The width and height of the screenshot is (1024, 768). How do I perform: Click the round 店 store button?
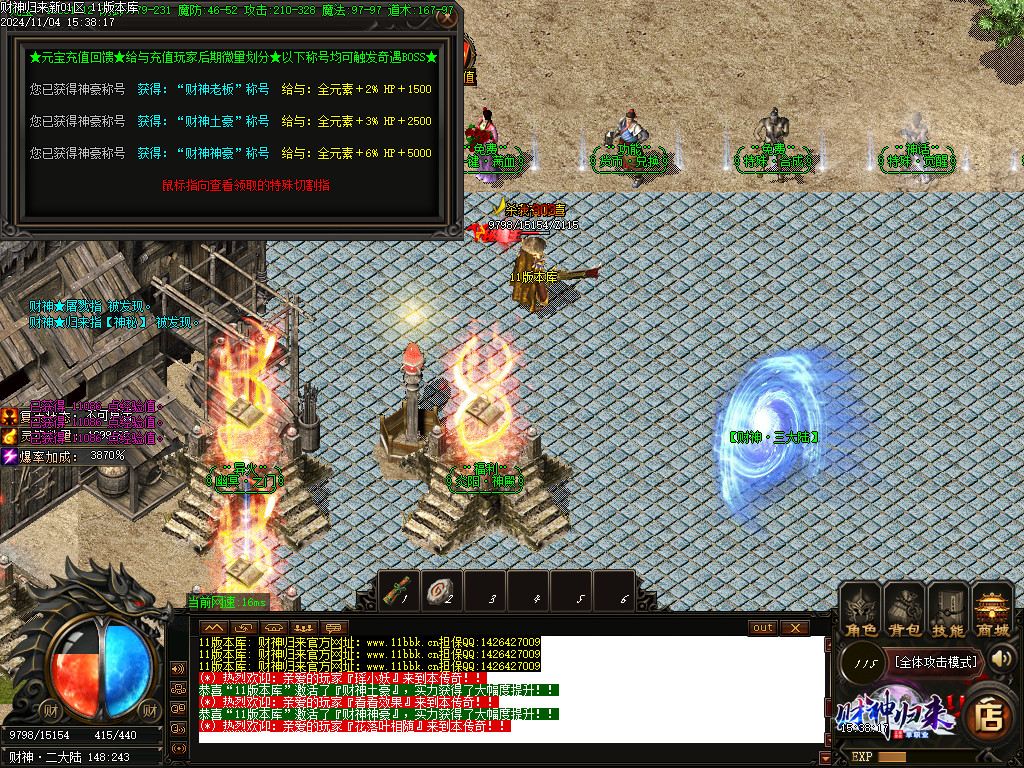coord(988,715)
